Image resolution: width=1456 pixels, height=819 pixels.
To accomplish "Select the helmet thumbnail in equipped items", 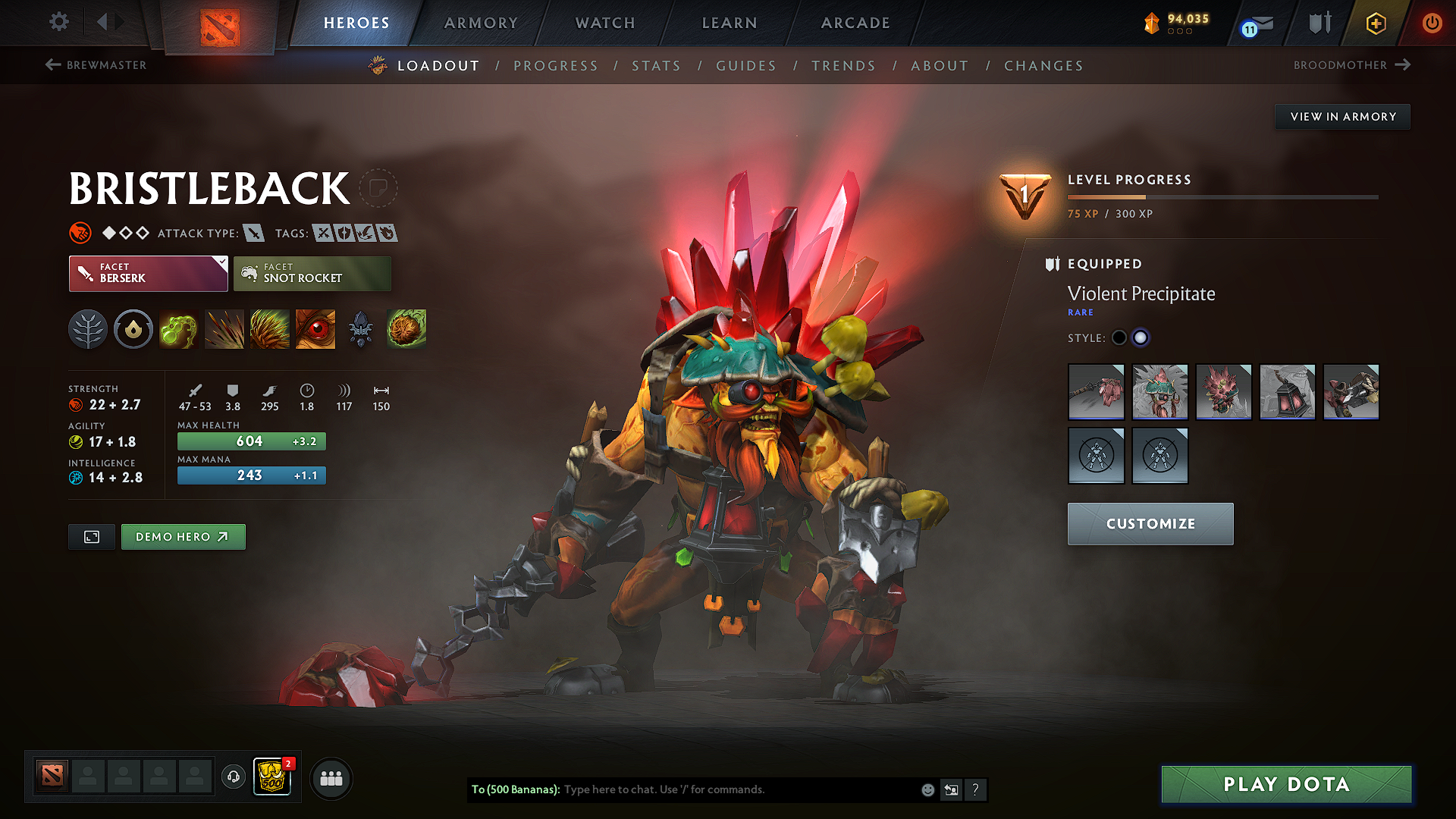I will pyautogui.click(x=1160, y=392).
